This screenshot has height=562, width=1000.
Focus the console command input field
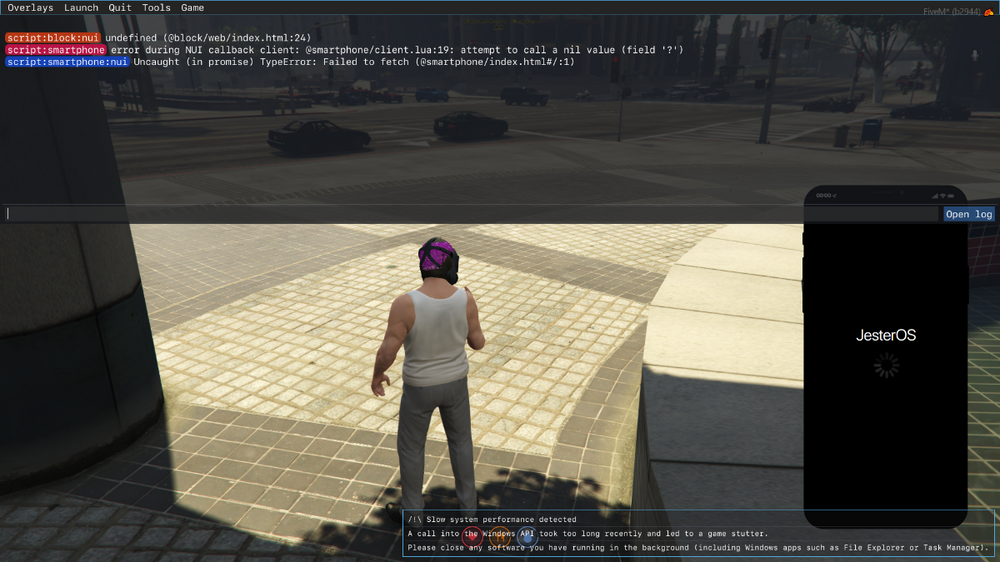(x=470, y=214)
